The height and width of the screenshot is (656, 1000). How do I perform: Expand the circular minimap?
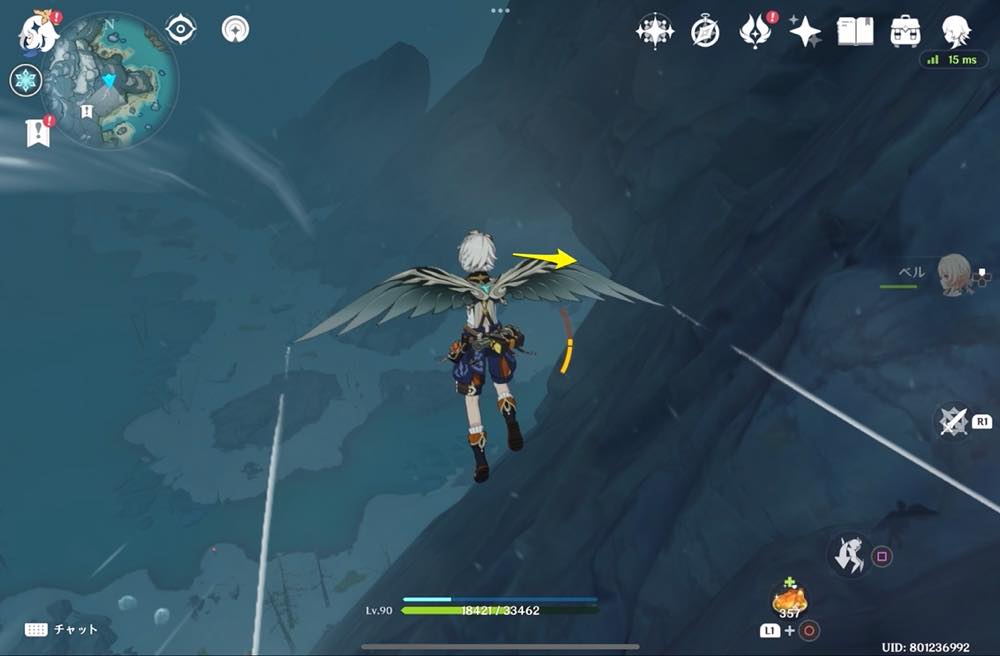click(110, 80)
